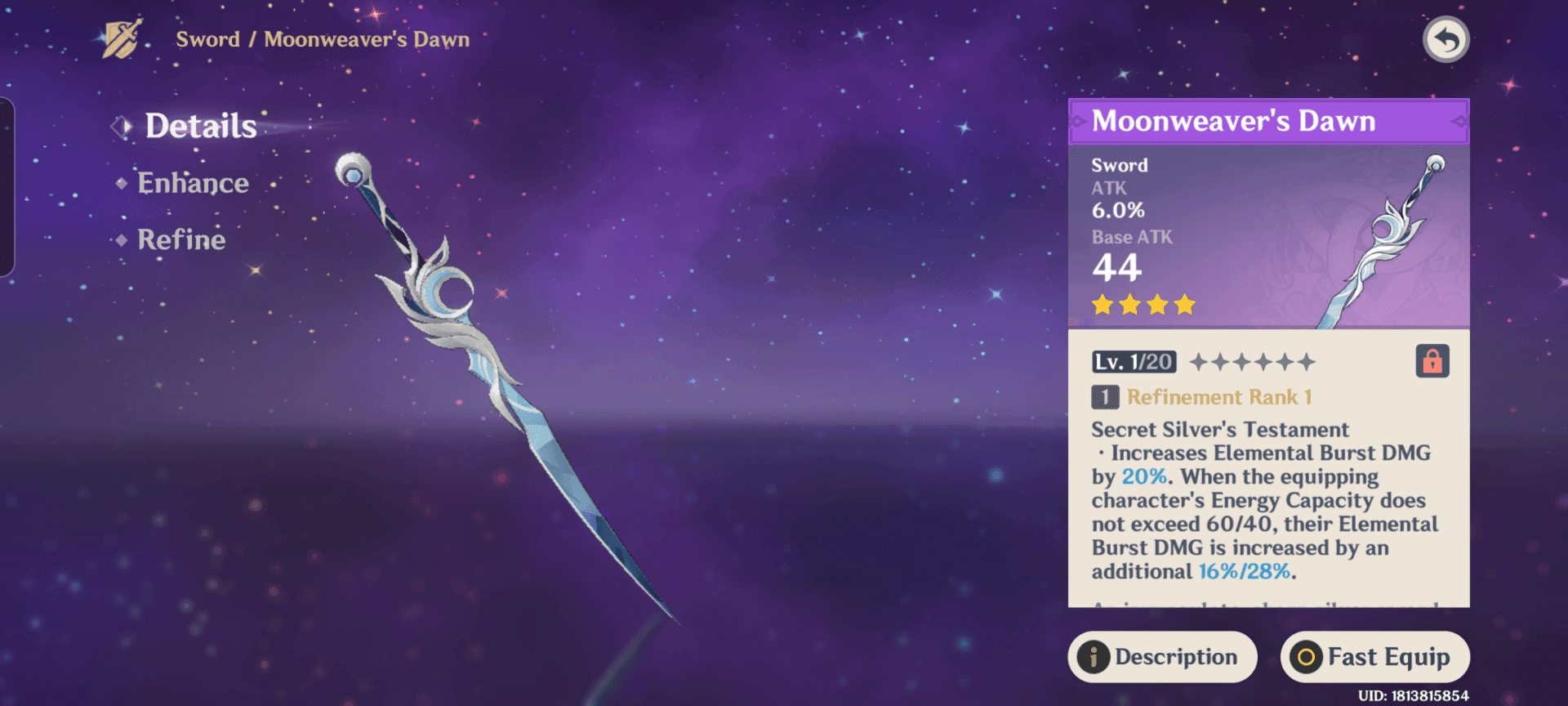Click the first ascension star next to Lv. 1/20
This screenshot has width=1568, height=706.
(1200, 361)
